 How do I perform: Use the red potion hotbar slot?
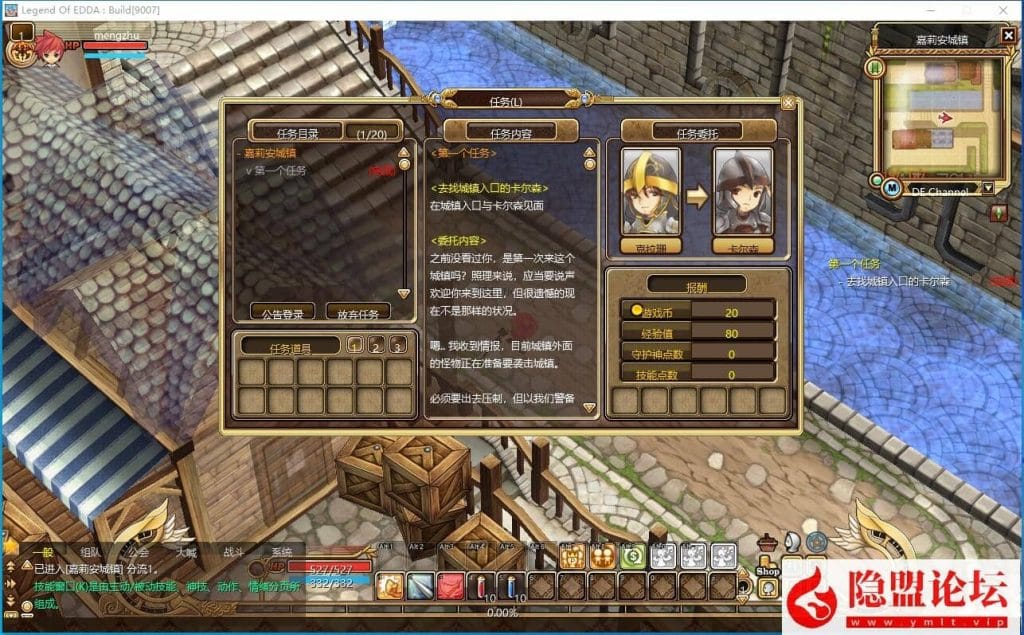point(483,586)
